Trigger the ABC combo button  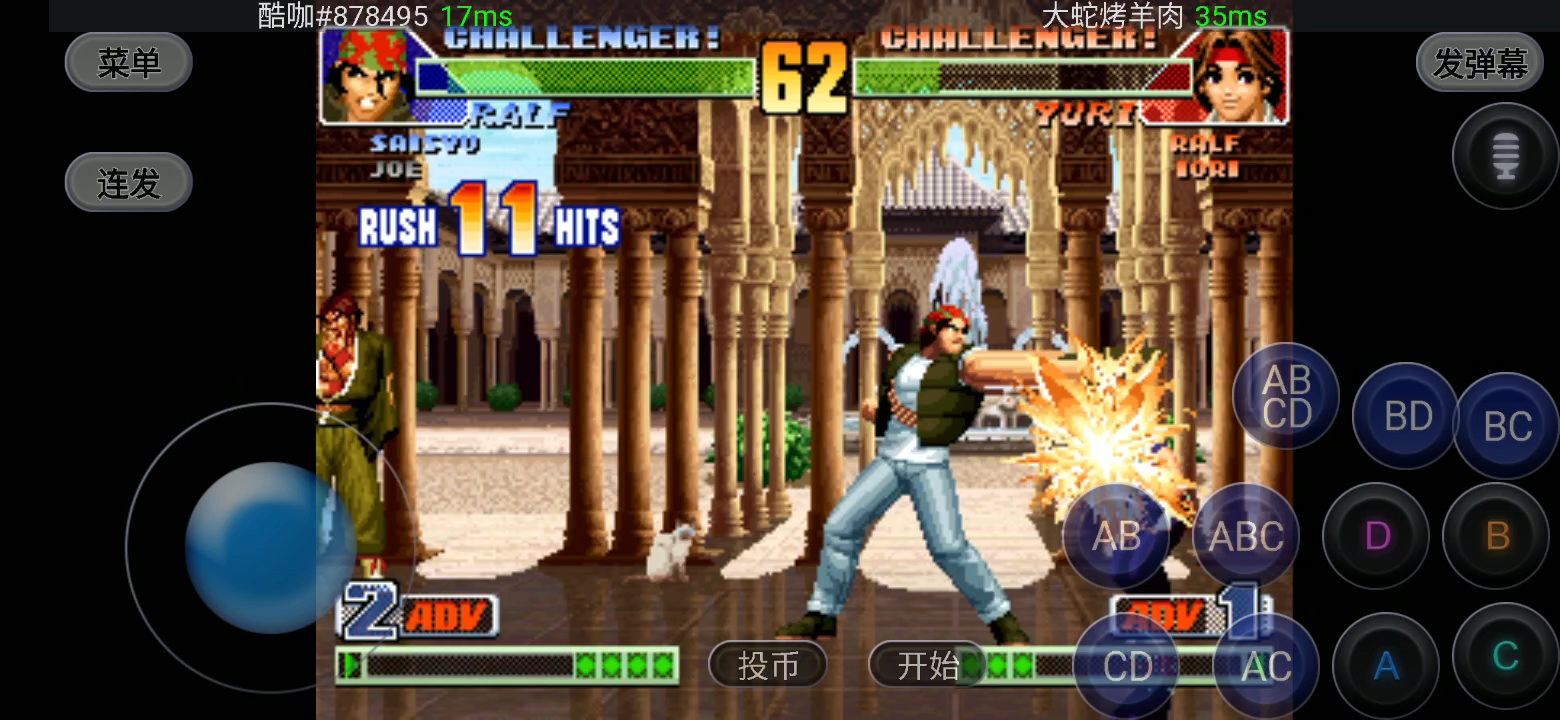pos(1246,536)
